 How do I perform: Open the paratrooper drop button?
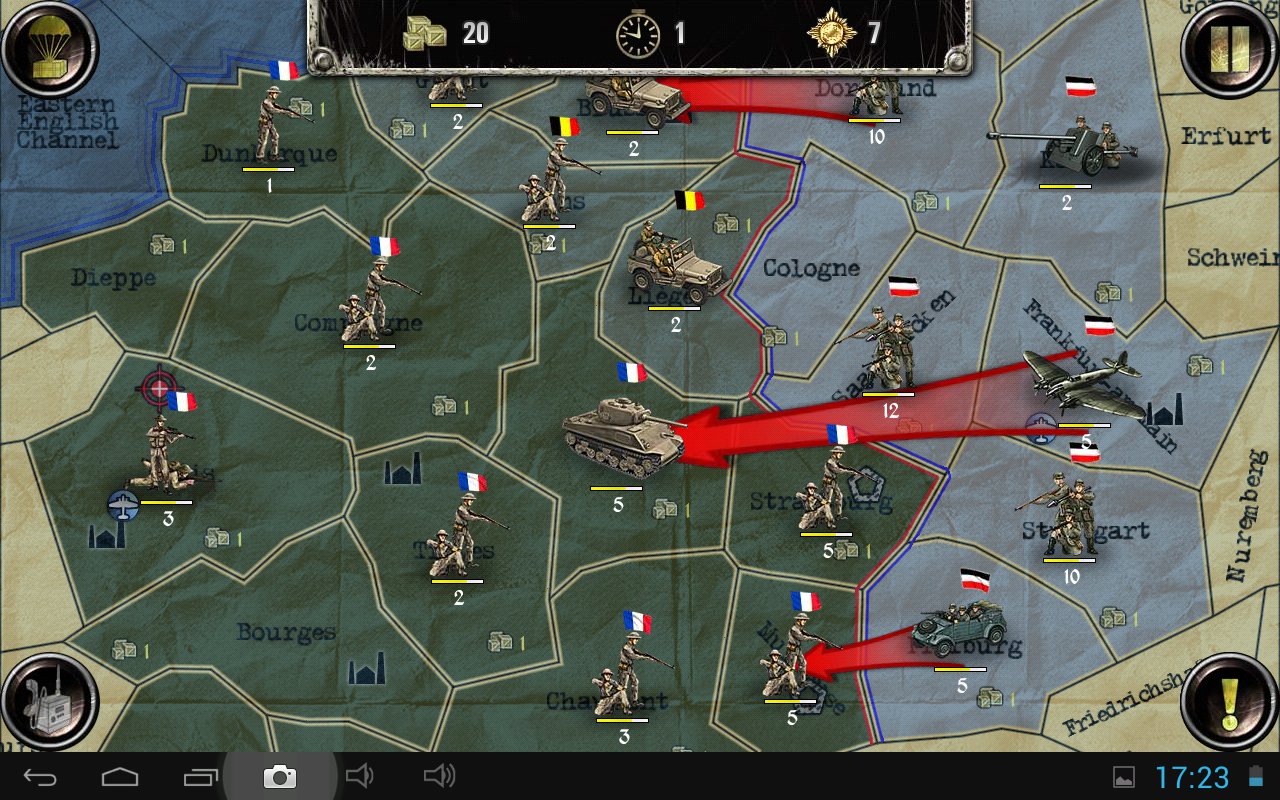(49, 48)
